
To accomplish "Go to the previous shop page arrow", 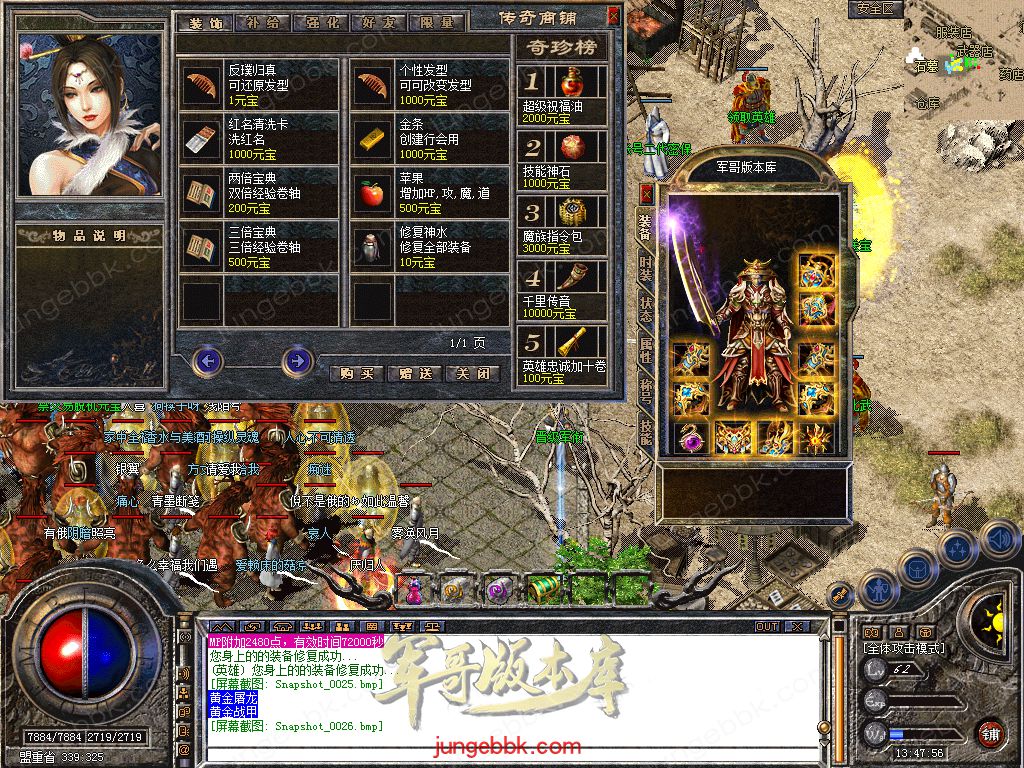I will point(207,360).
